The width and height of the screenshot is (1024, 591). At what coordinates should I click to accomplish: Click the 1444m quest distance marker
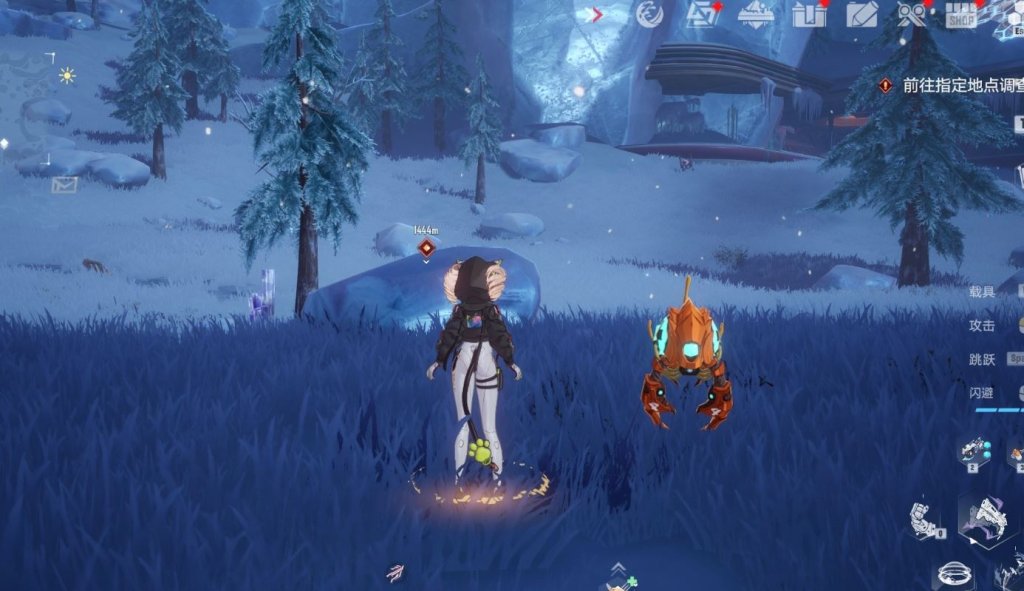click(426, 246)
